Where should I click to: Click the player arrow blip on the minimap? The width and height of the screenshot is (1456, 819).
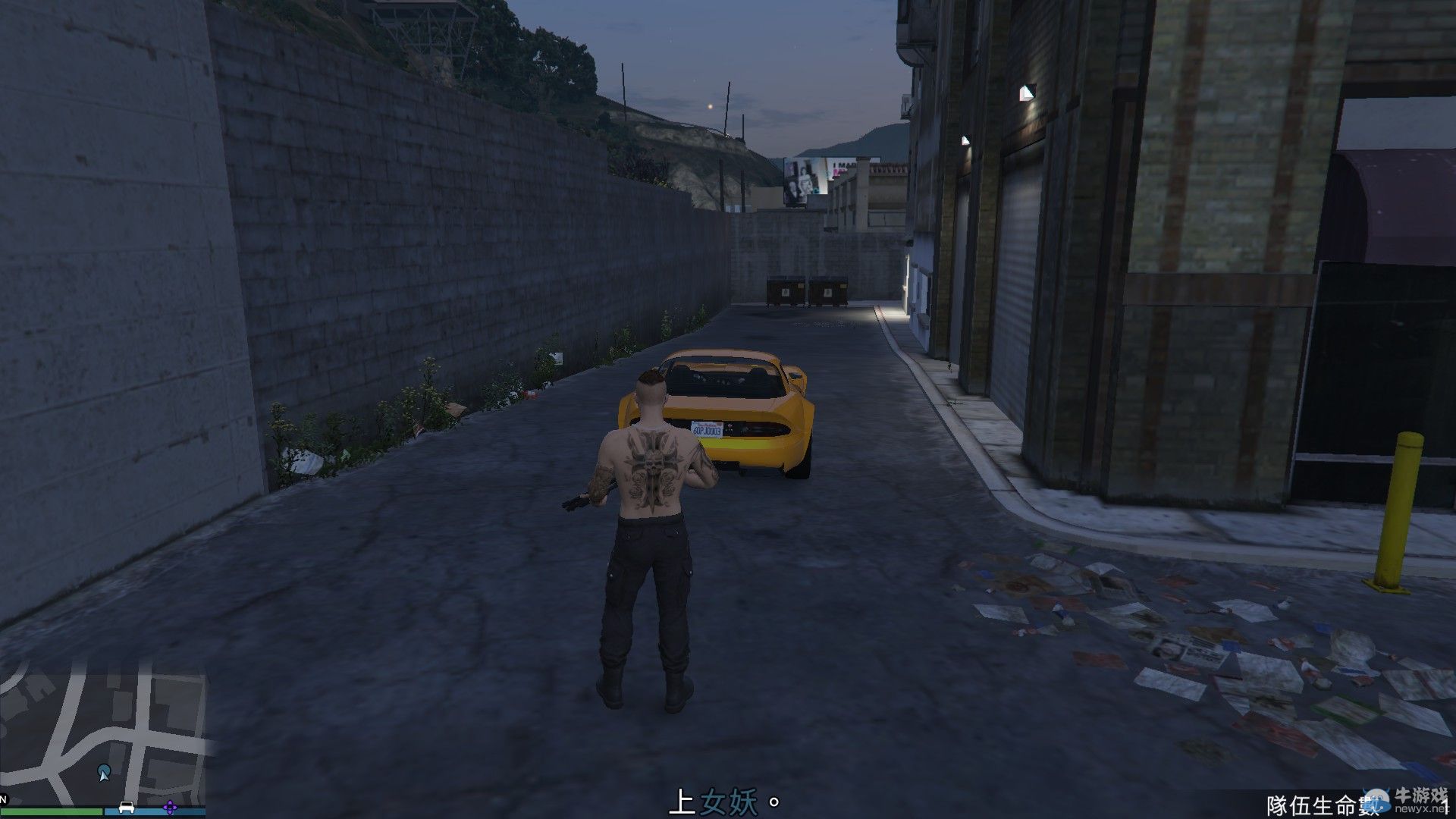pyautogui.click(x=104, y=773)
